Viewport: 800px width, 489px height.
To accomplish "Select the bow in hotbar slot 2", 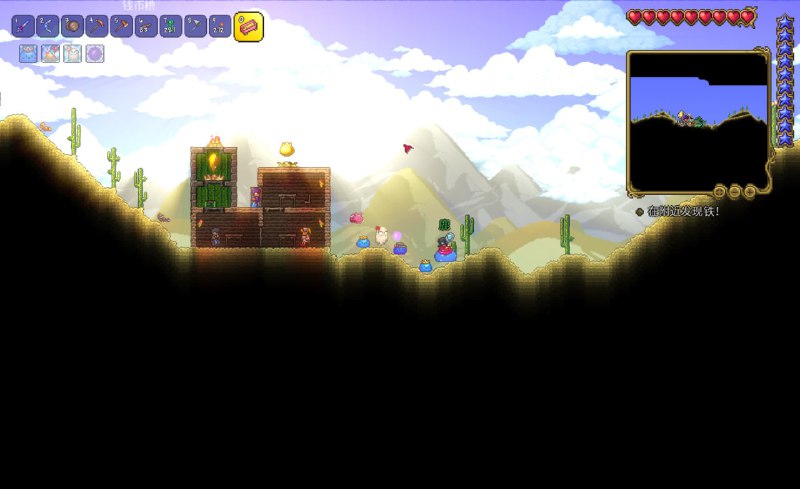I will tap(48, 26).
